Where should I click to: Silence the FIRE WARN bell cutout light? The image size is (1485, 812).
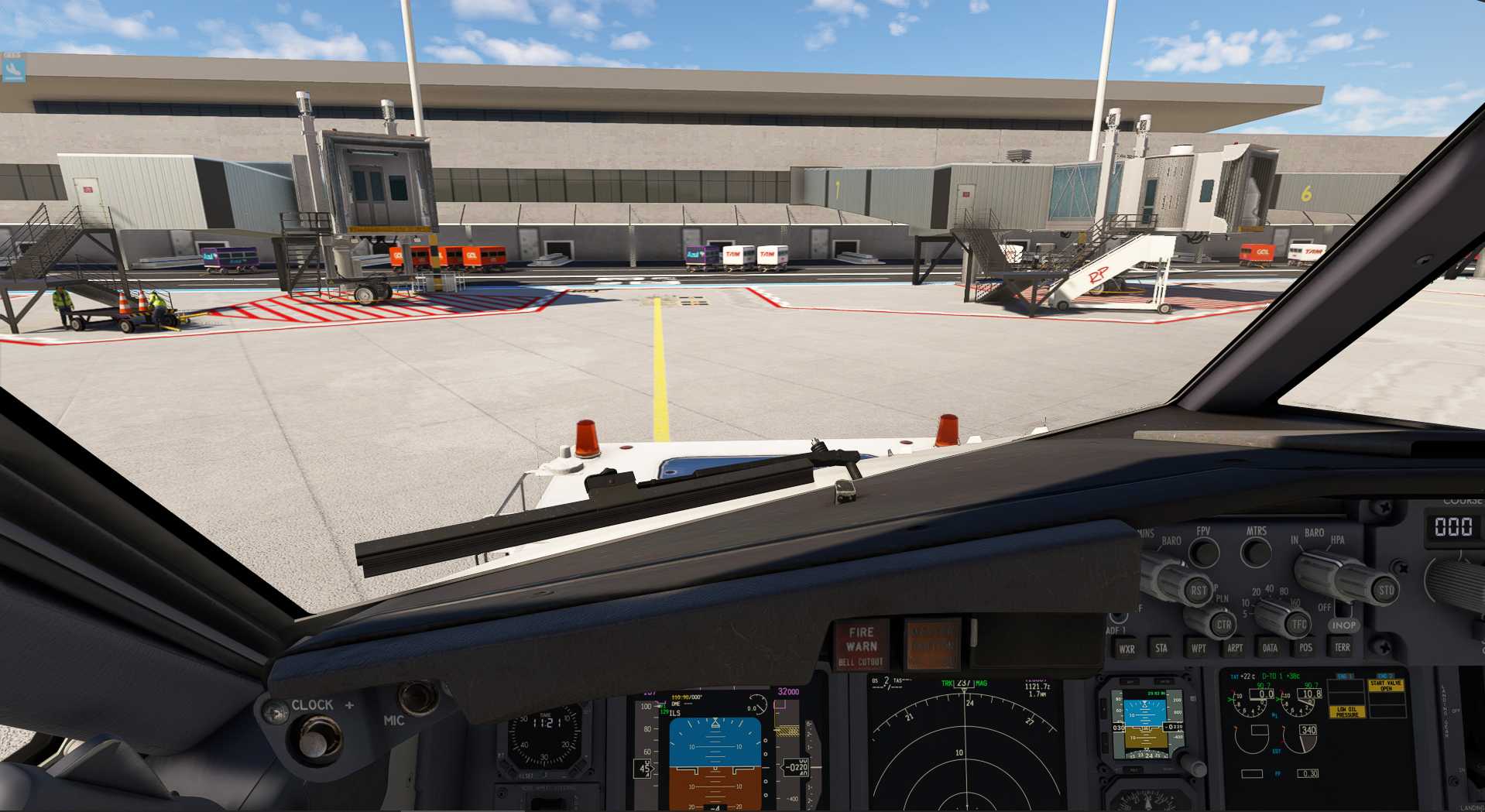tap(861, 645)
